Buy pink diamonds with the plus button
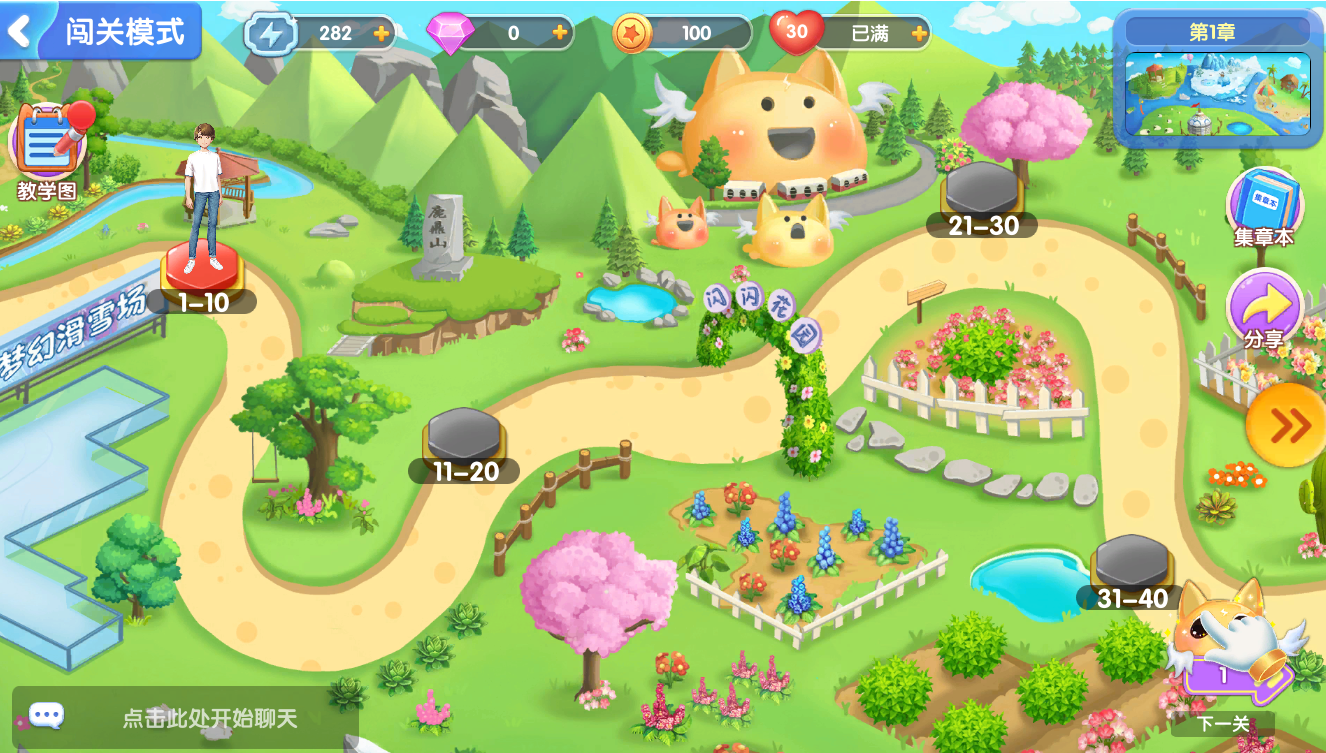 (559, 33)
